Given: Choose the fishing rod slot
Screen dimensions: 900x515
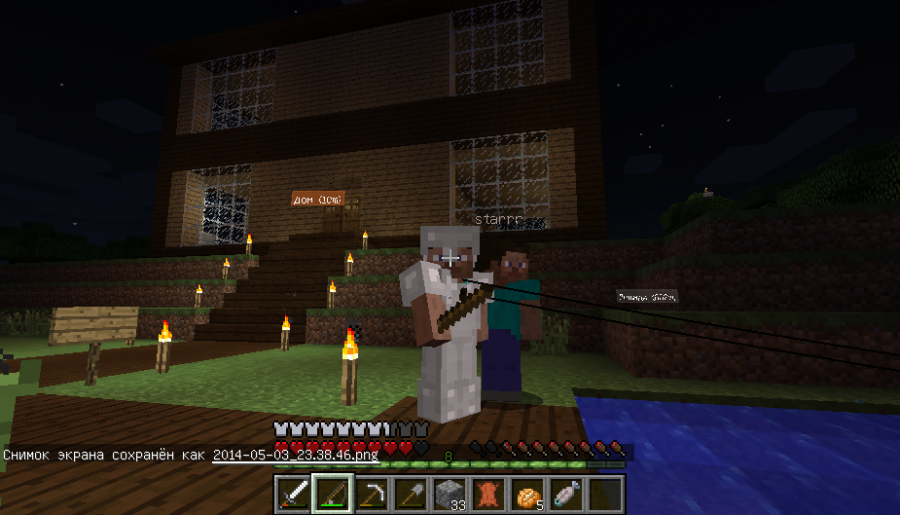Looking at the screenshot, I should tap(331, 494).
